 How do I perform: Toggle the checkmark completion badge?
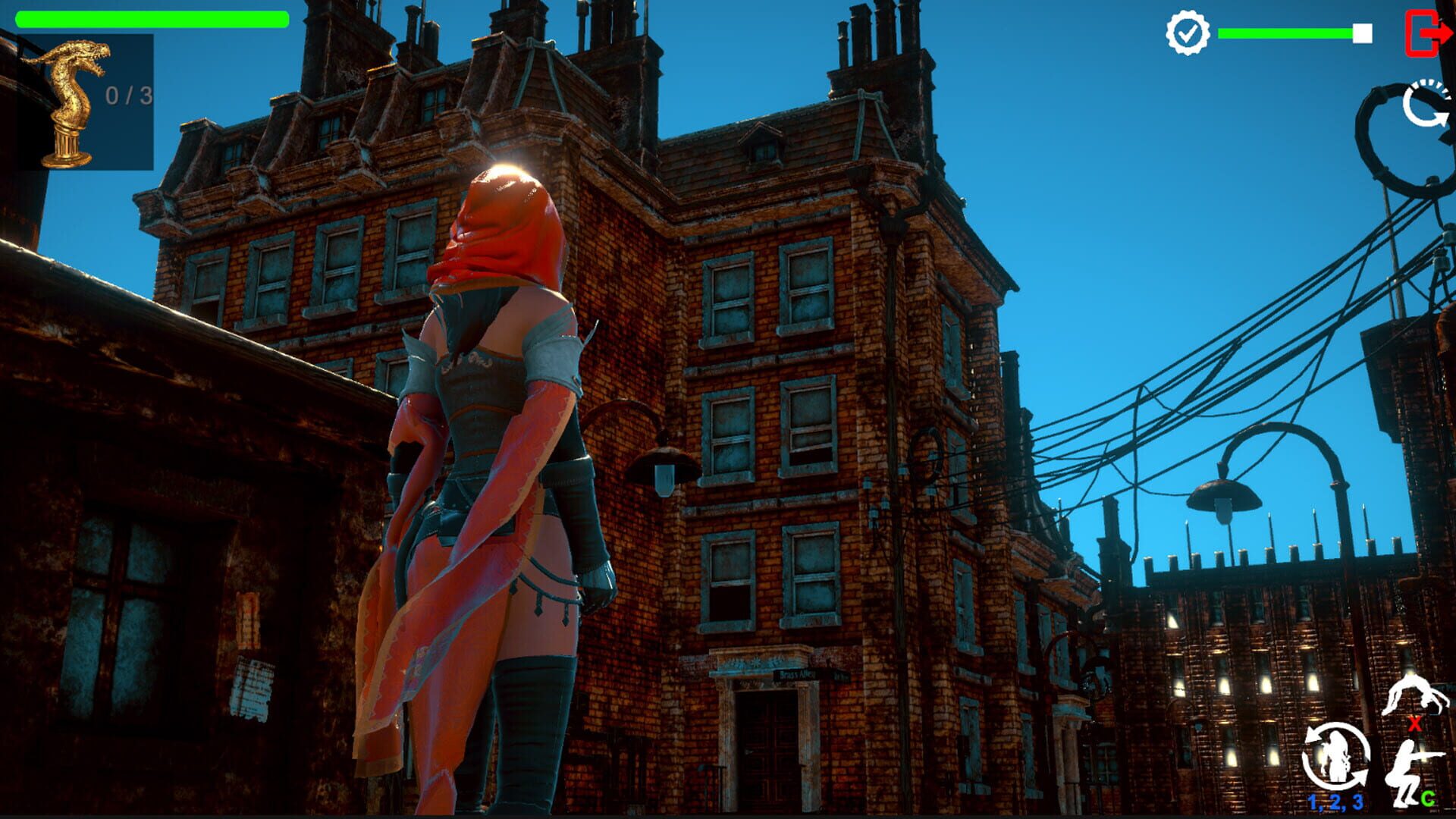click(x=1189, y=32)
